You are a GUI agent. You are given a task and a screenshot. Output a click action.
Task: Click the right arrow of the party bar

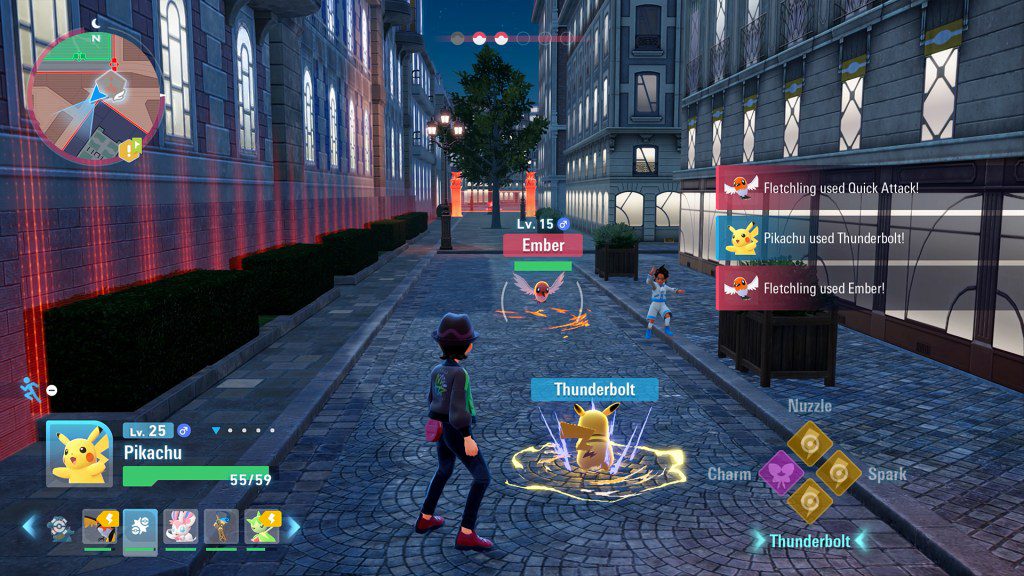(294, 526)
